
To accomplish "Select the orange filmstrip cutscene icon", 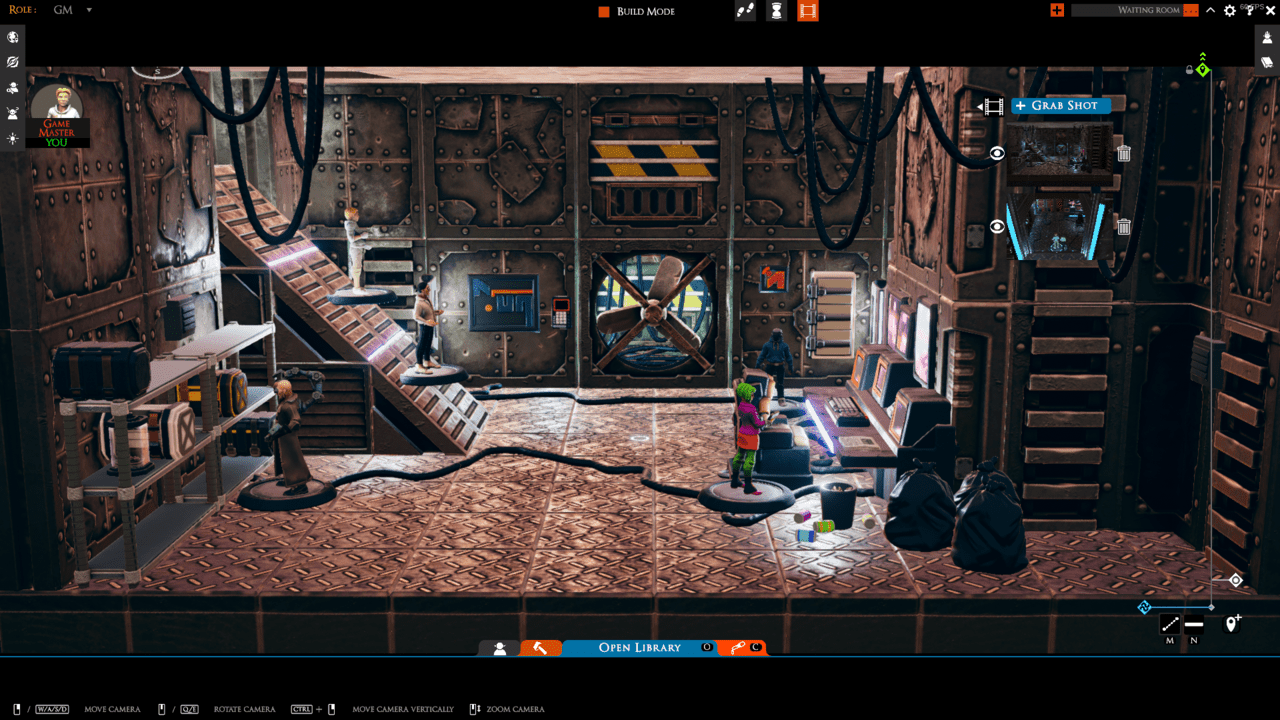I will click(807, 11).
